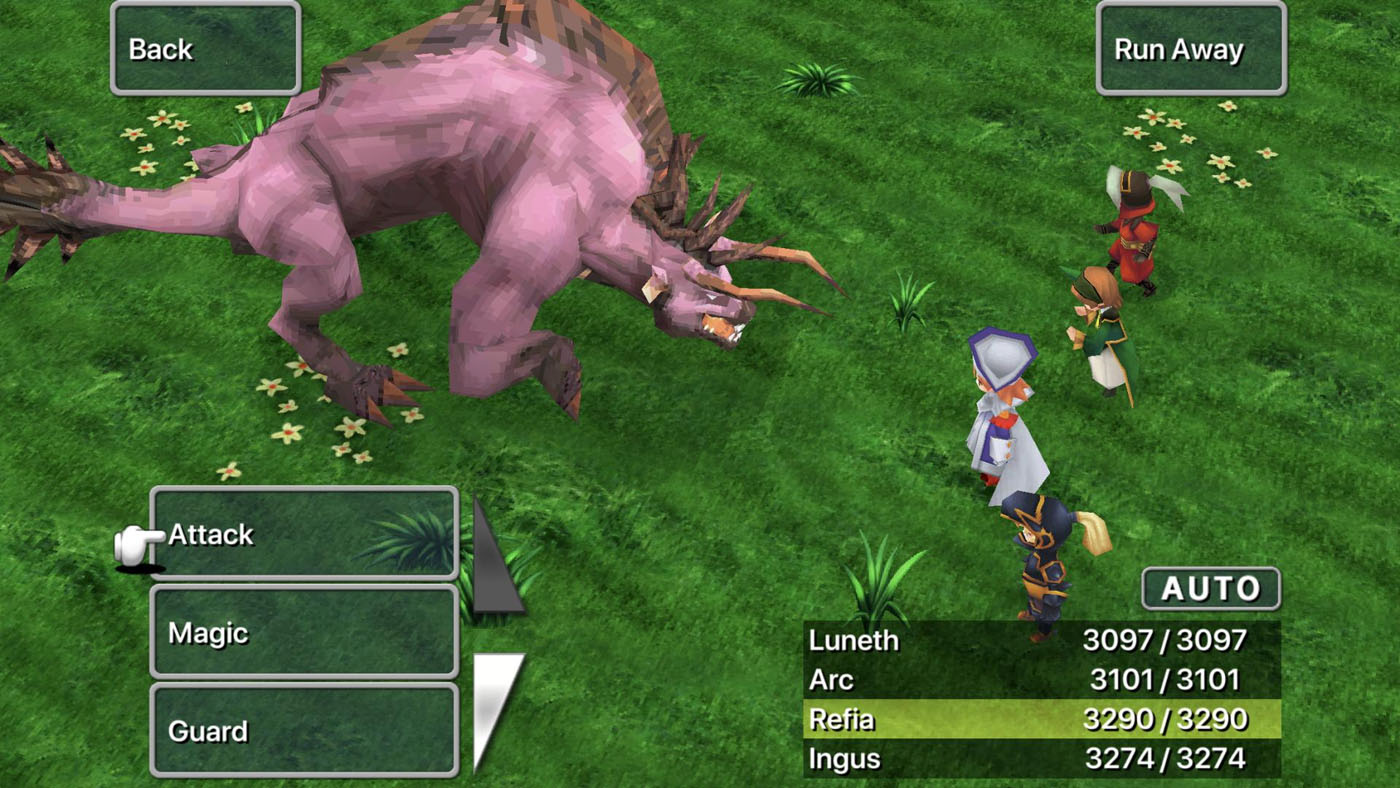Click the Run Away button
This screenshot has width=1400, height=788.
1190,48
